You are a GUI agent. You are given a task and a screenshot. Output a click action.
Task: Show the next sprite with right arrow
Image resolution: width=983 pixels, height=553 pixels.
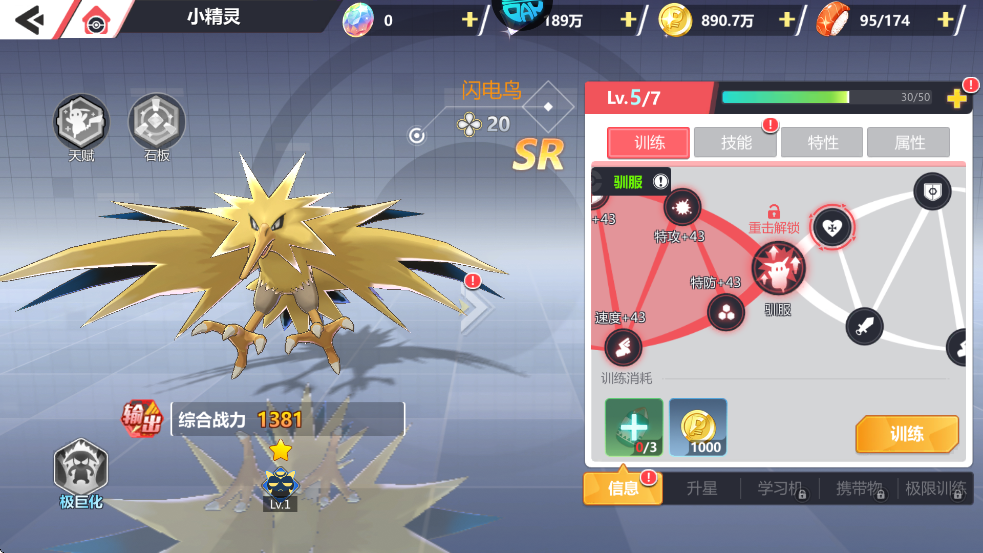(473, 308)
